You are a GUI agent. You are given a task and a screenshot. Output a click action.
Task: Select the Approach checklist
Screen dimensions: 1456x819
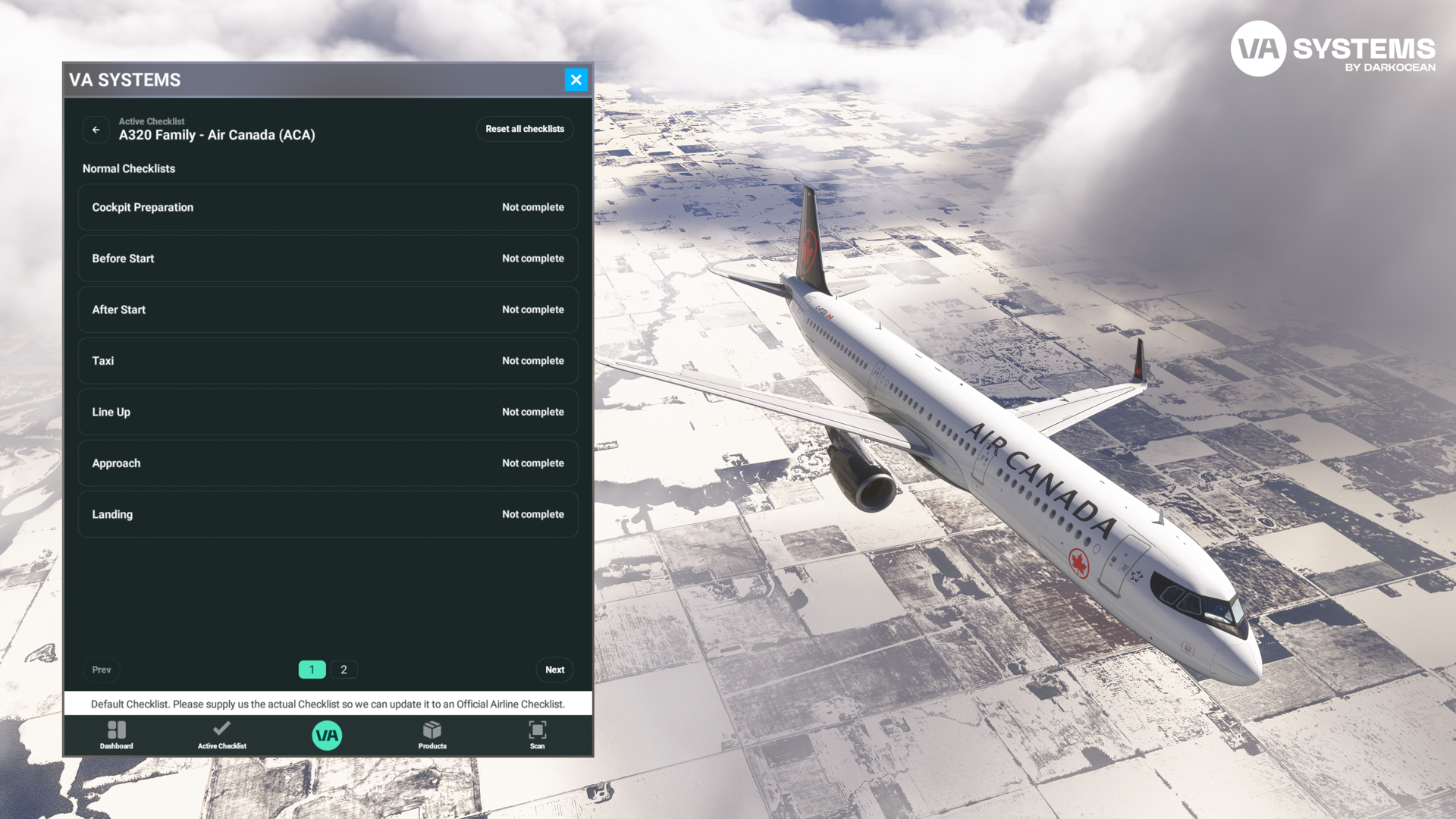pos(328,463)
